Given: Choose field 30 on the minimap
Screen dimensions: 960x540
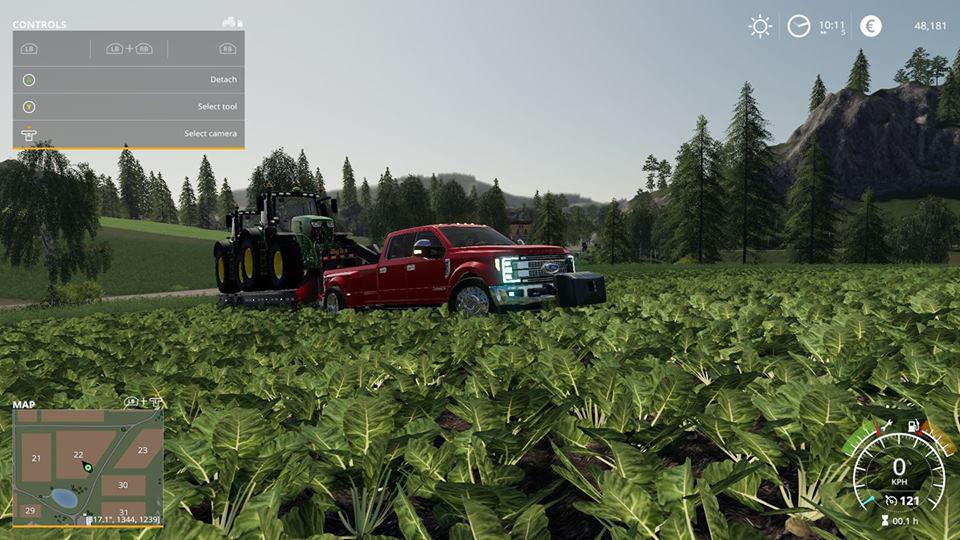Looking at the screenshot, I should pyautogui.click(x=123, y=485).
